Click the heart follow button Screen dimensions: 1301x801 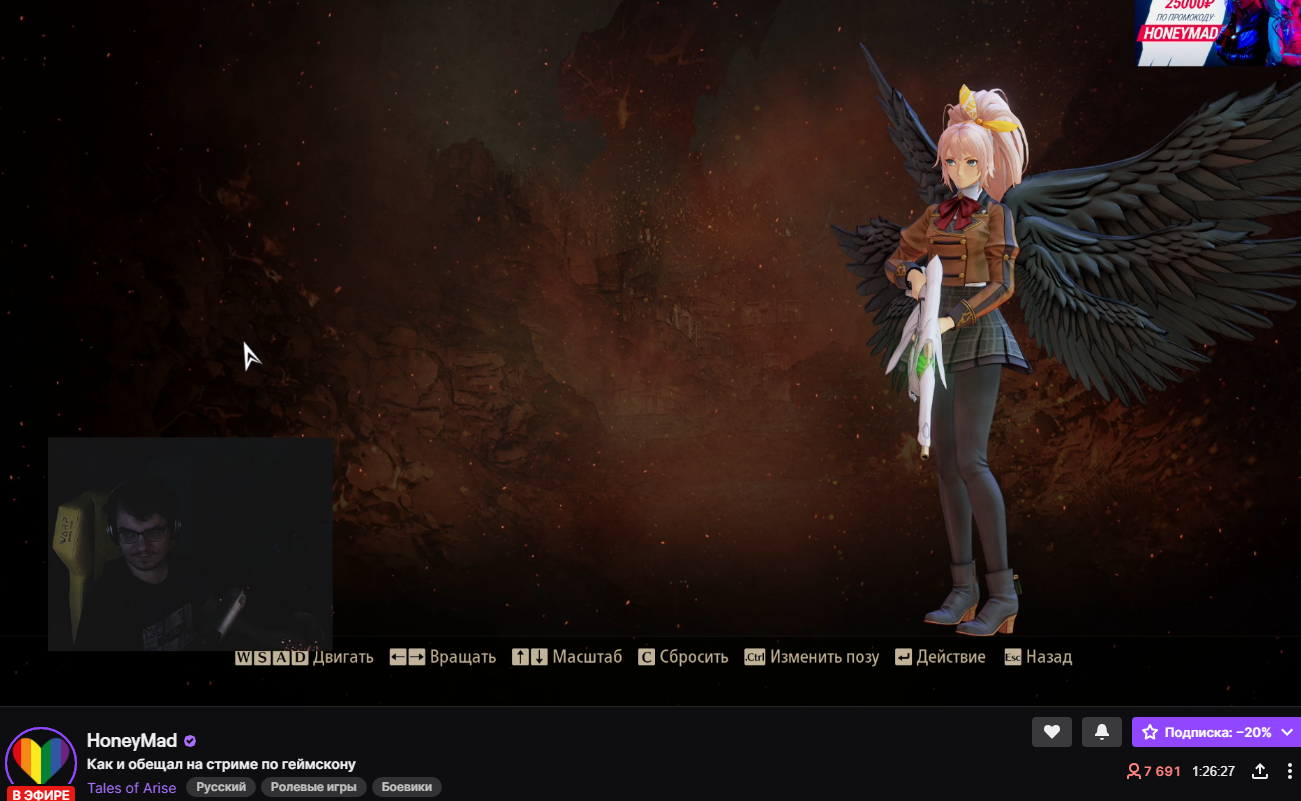(1051, 732)
